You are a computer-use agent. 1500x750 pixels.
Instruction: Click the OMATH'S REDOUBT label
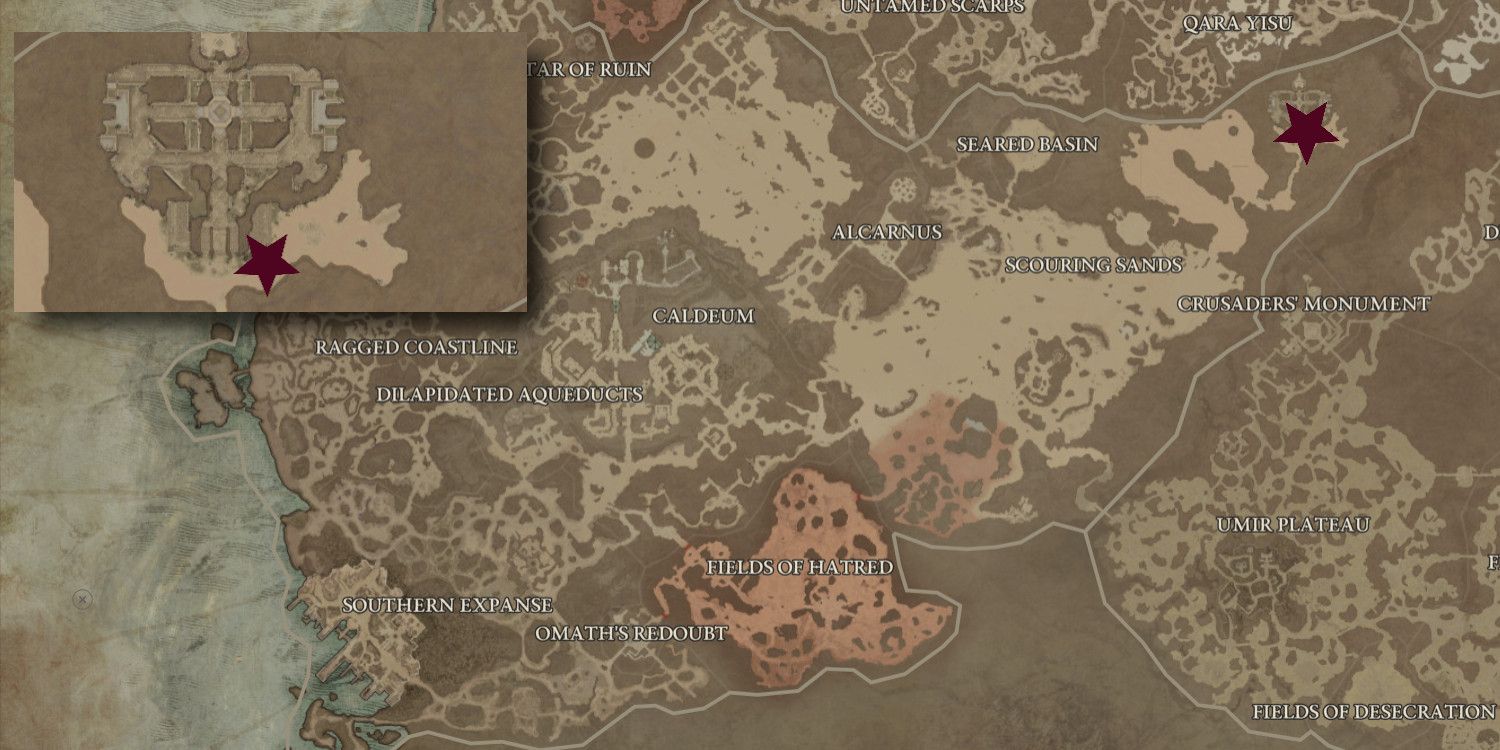click(x=633, y=631)
